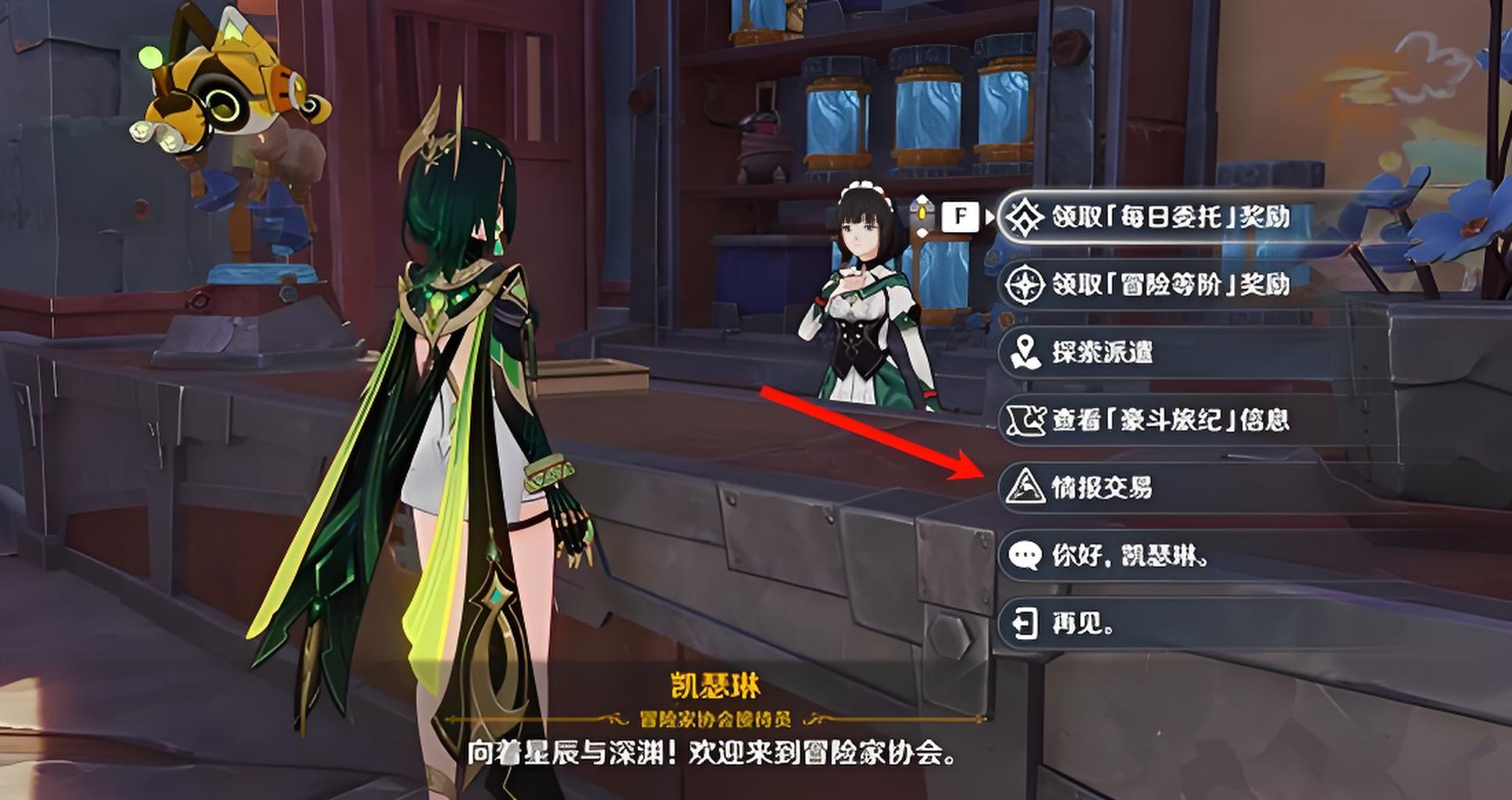Click the player character in green
Image resolution: width=1512 pixels, height=800 pixels.
click(461, 391)
